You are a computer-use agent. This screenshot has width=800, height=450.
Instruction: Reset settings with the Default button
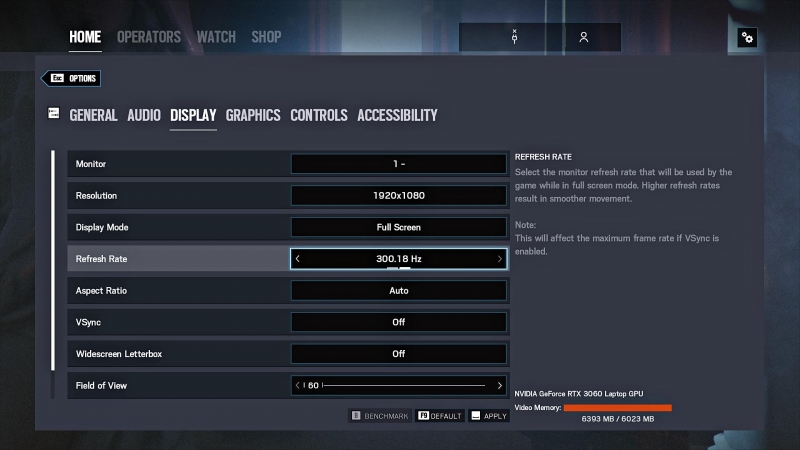click(x=440, y=415)
